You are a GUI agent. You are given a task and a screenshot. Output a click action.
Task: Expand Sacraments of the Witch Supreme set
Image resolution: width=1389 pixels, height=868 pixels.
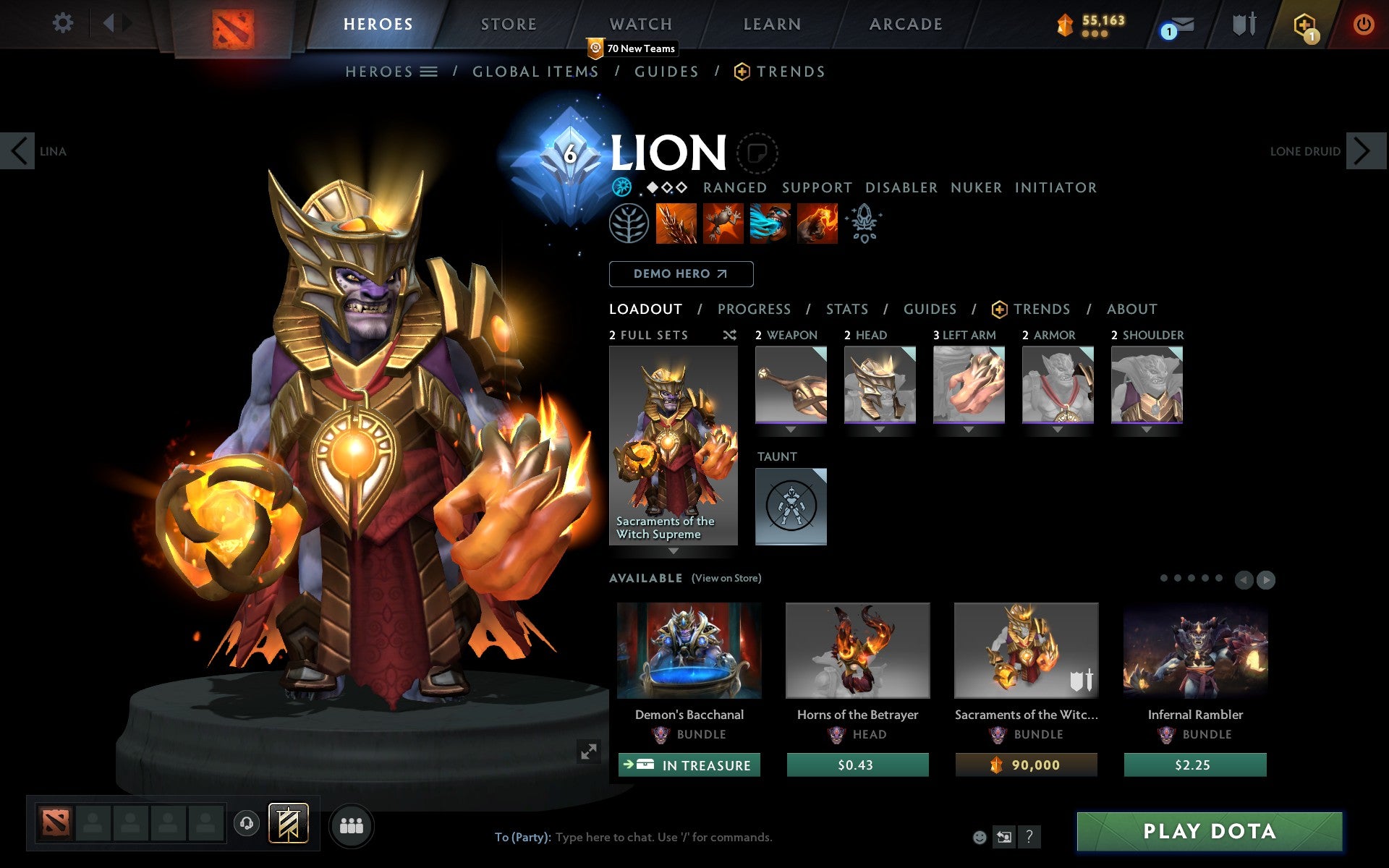[x=674, y=551]
